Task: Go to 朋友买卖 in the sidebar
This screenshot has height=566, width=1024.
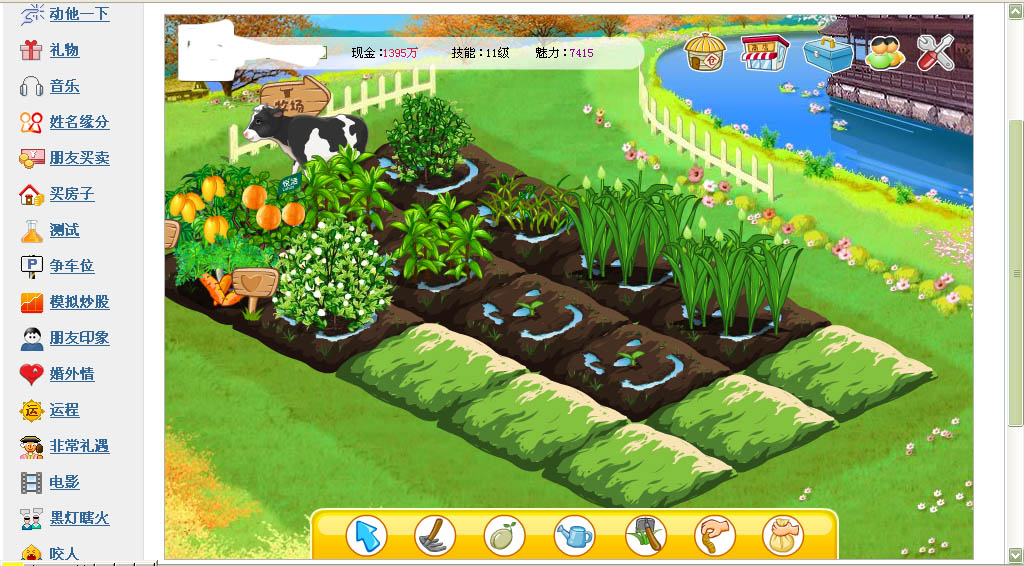Action: [x=79, y=158]
